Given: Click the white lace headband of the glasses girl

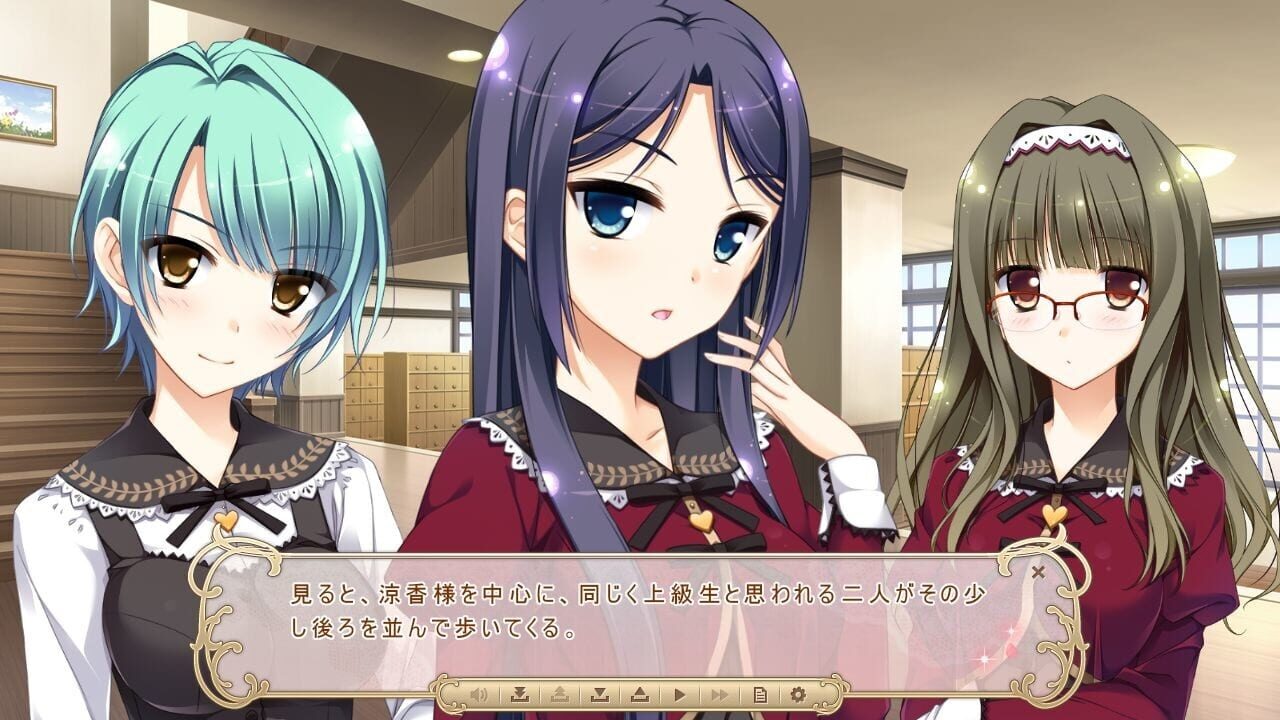Looking at the screenshot, I should [x=1065, y=135].
